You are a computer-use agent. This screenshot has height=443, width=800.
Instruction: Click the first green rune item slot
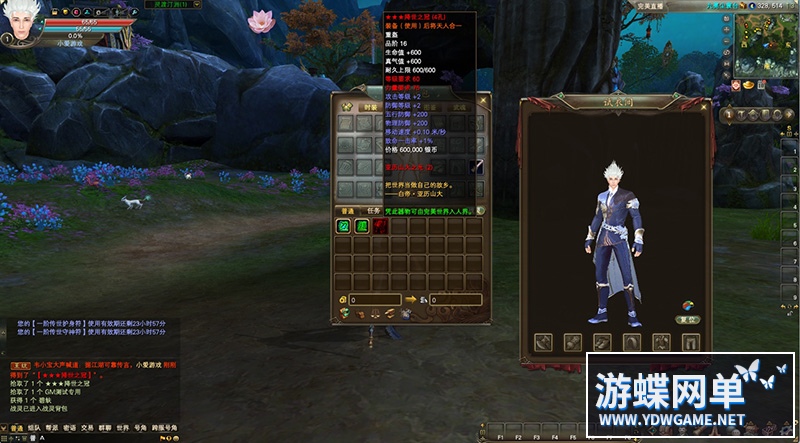point(343,227)
